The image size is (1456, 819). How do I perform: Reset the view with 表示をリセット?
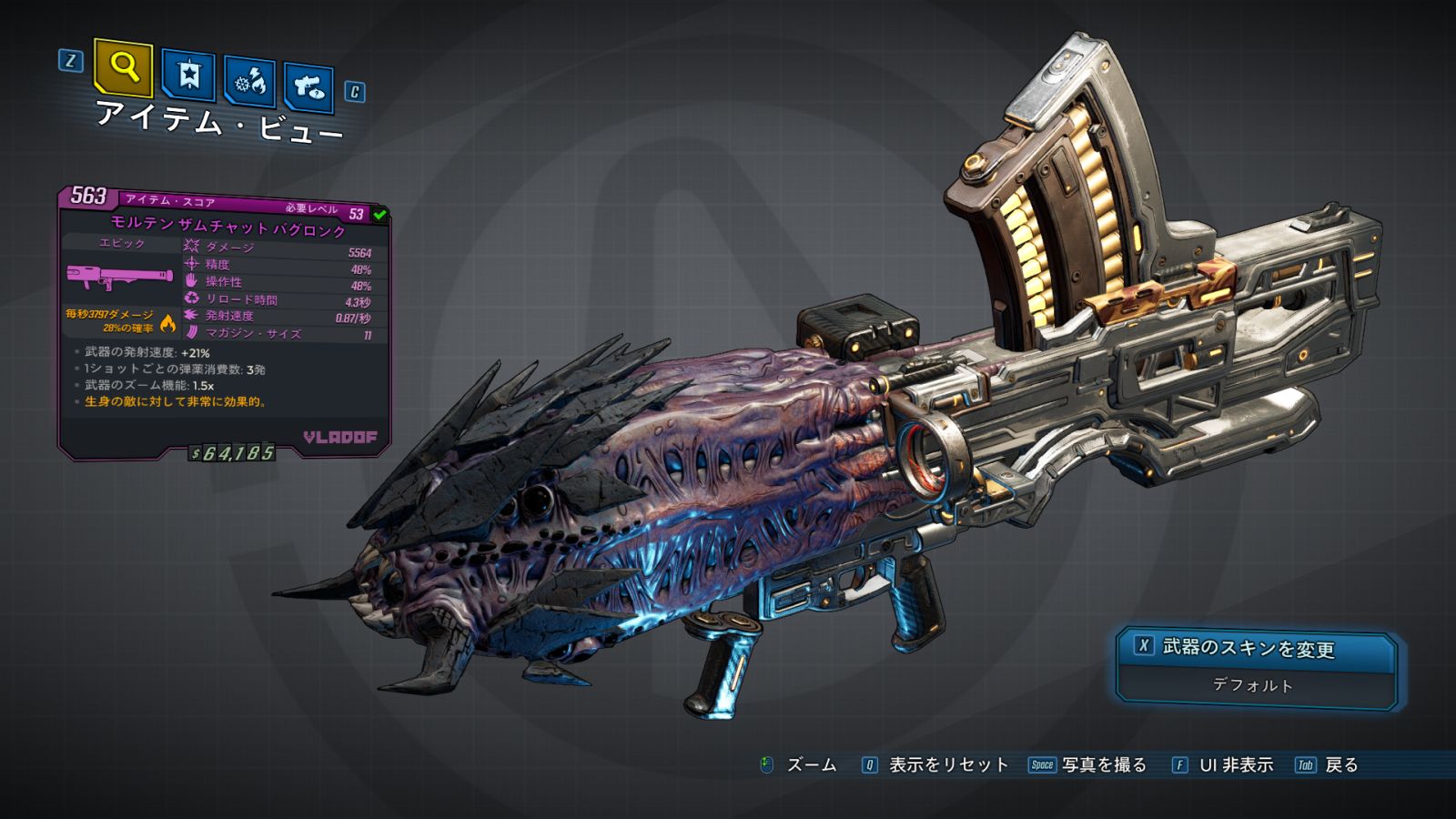tap(947, 765)
